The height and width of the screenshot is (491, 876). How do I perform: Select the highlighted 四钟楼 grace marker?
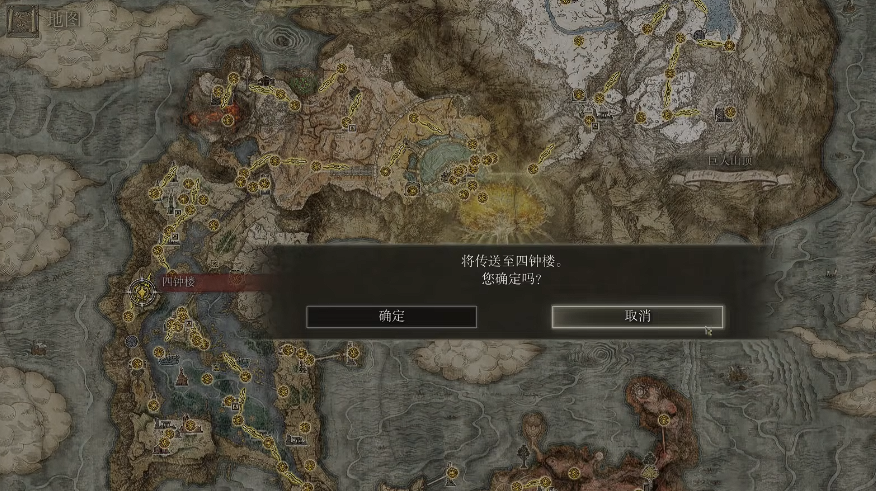point(141,291)
